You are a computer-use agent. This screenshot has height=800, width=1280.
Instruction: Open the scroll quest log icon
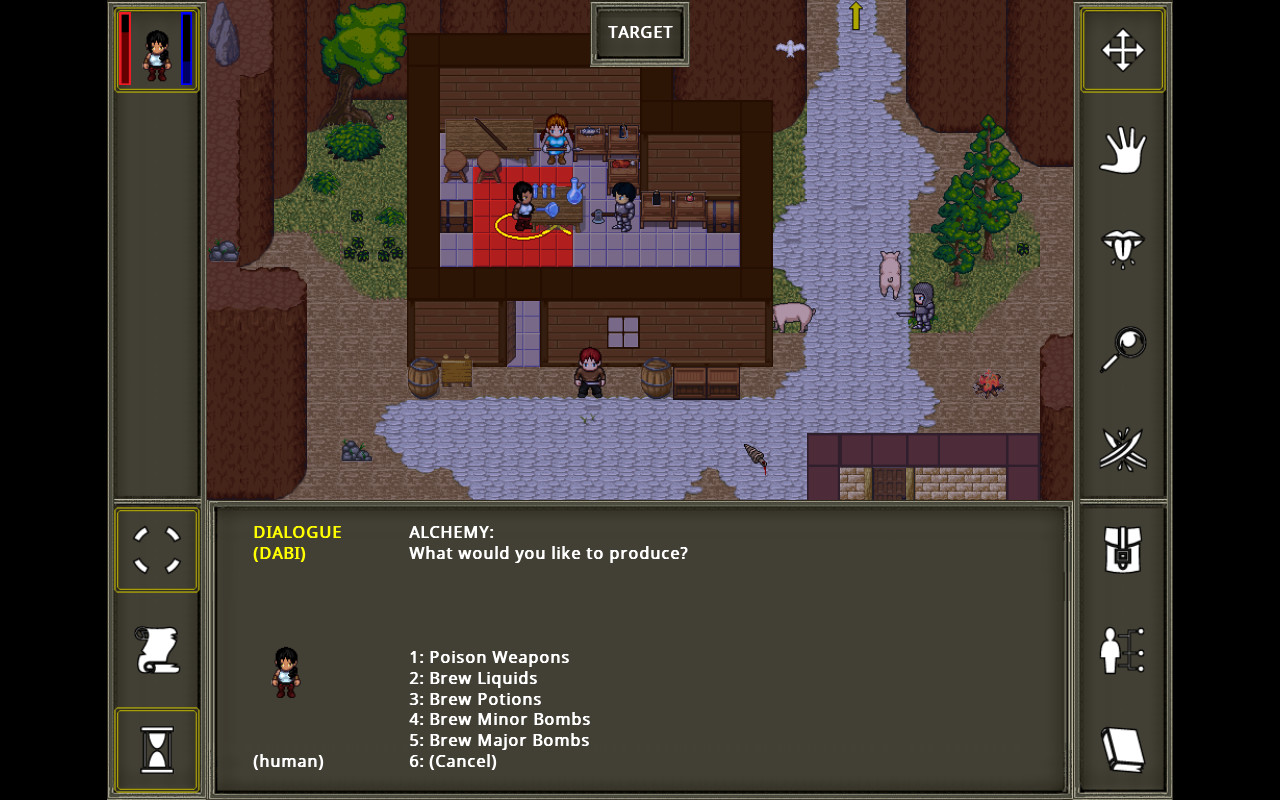pos(157,649)
